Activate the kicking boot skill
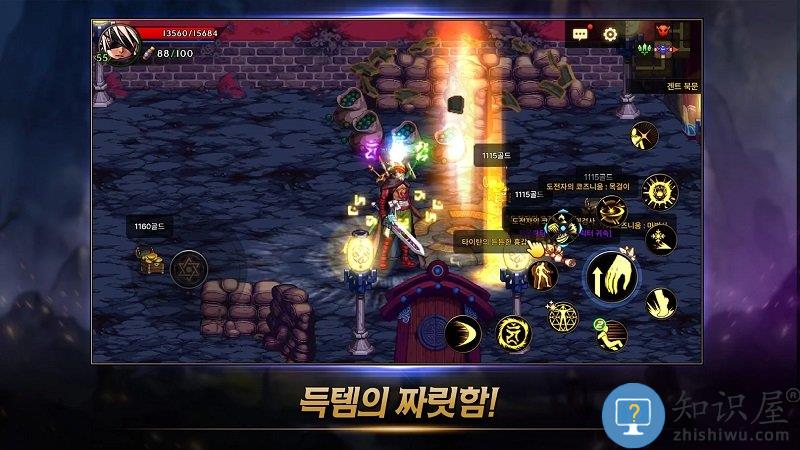This screenshot has height=450, width=800. click(660, 301)
